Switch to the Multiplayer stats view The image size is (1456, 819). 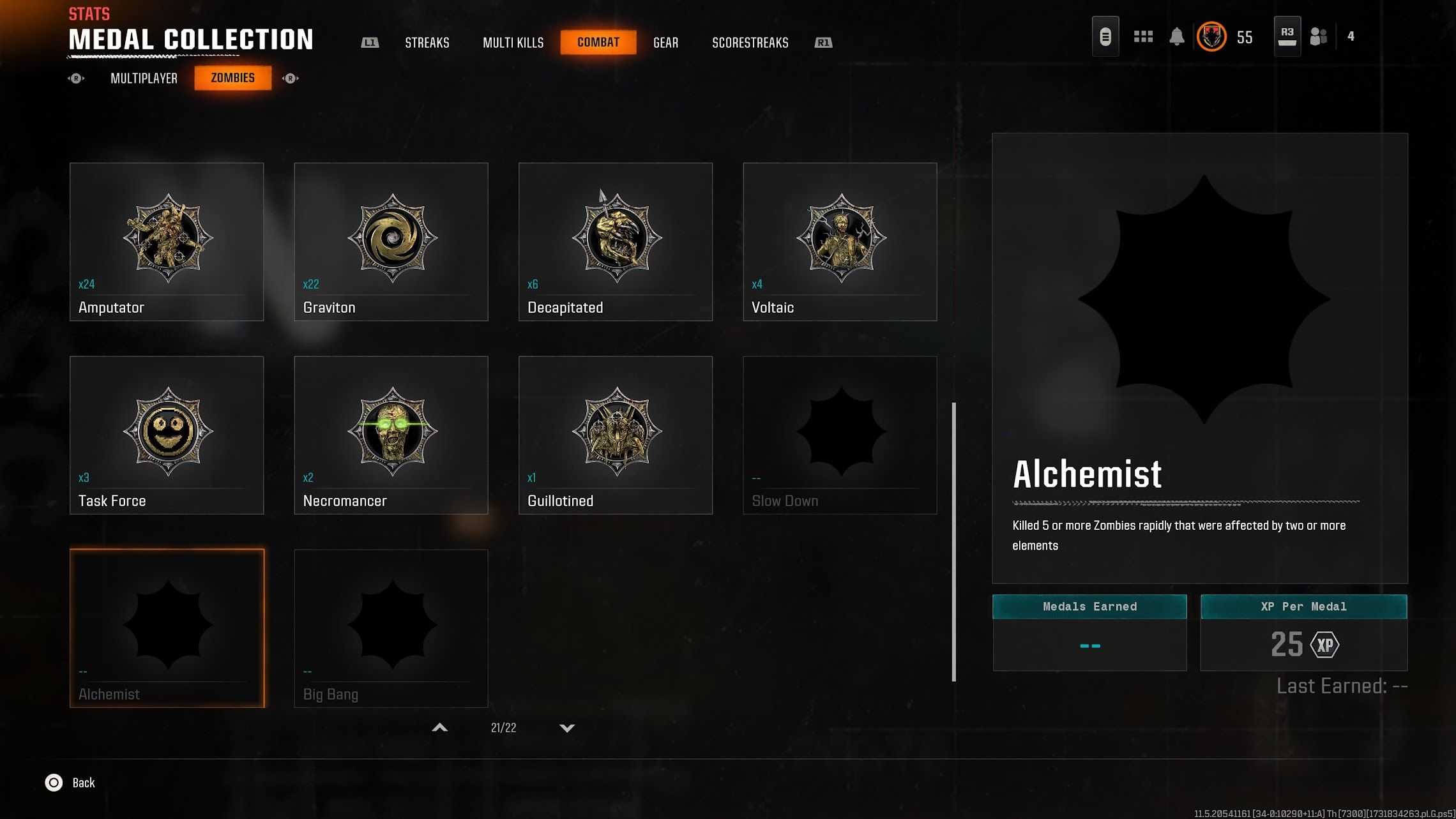coord(143,78)
